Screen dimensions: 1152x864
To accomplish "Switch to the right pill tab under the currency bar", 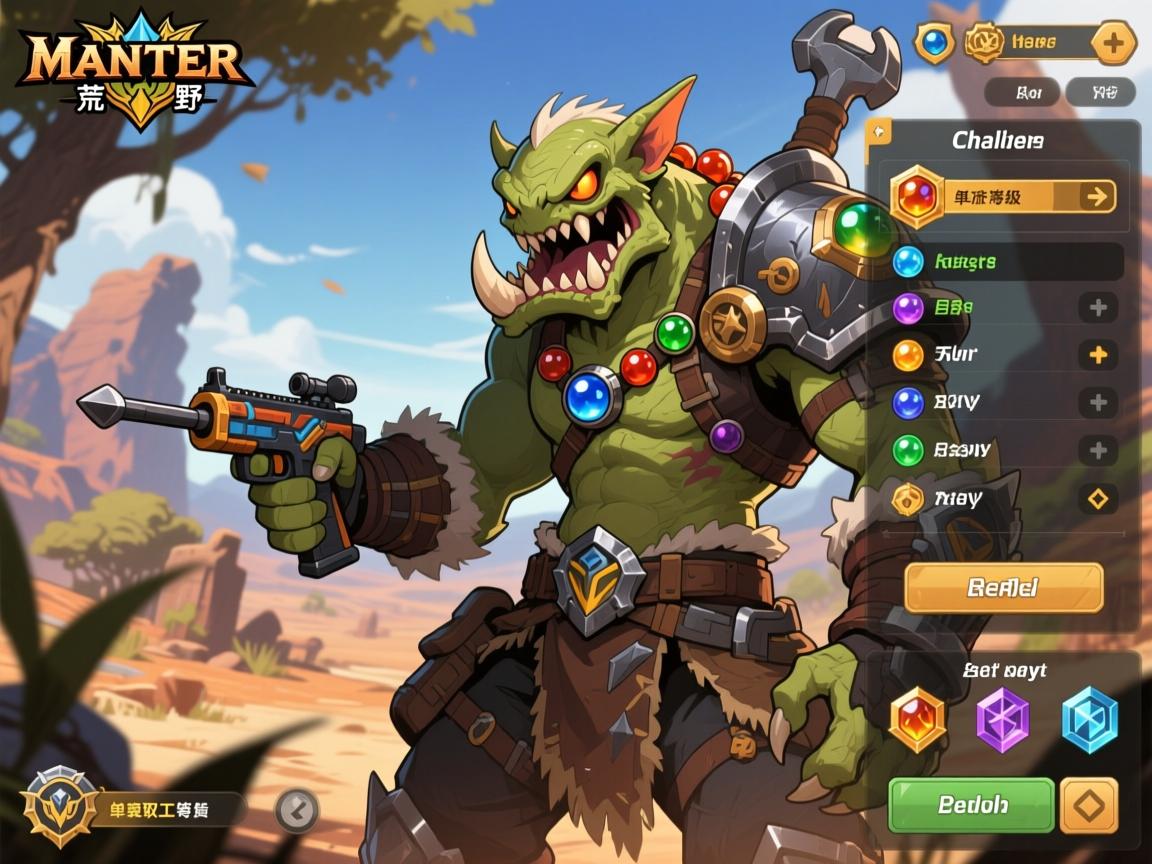I will (1100, 93).
